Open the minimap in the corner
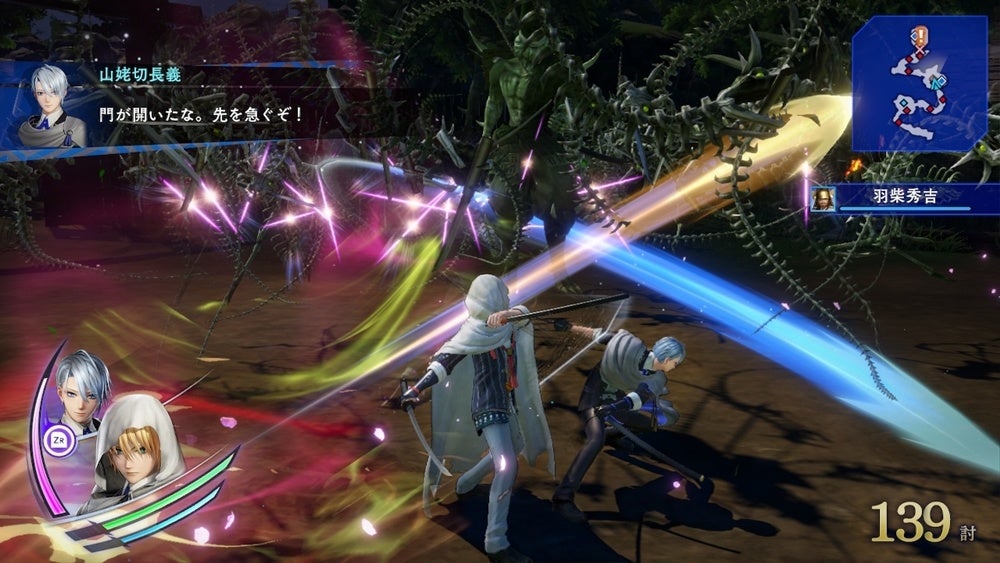 [919, 82]
